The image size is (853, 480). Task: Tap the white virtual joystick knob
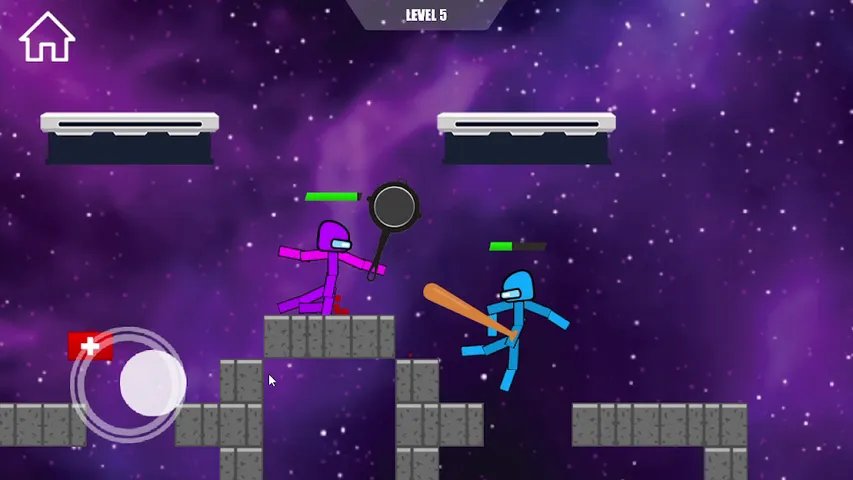152,383
